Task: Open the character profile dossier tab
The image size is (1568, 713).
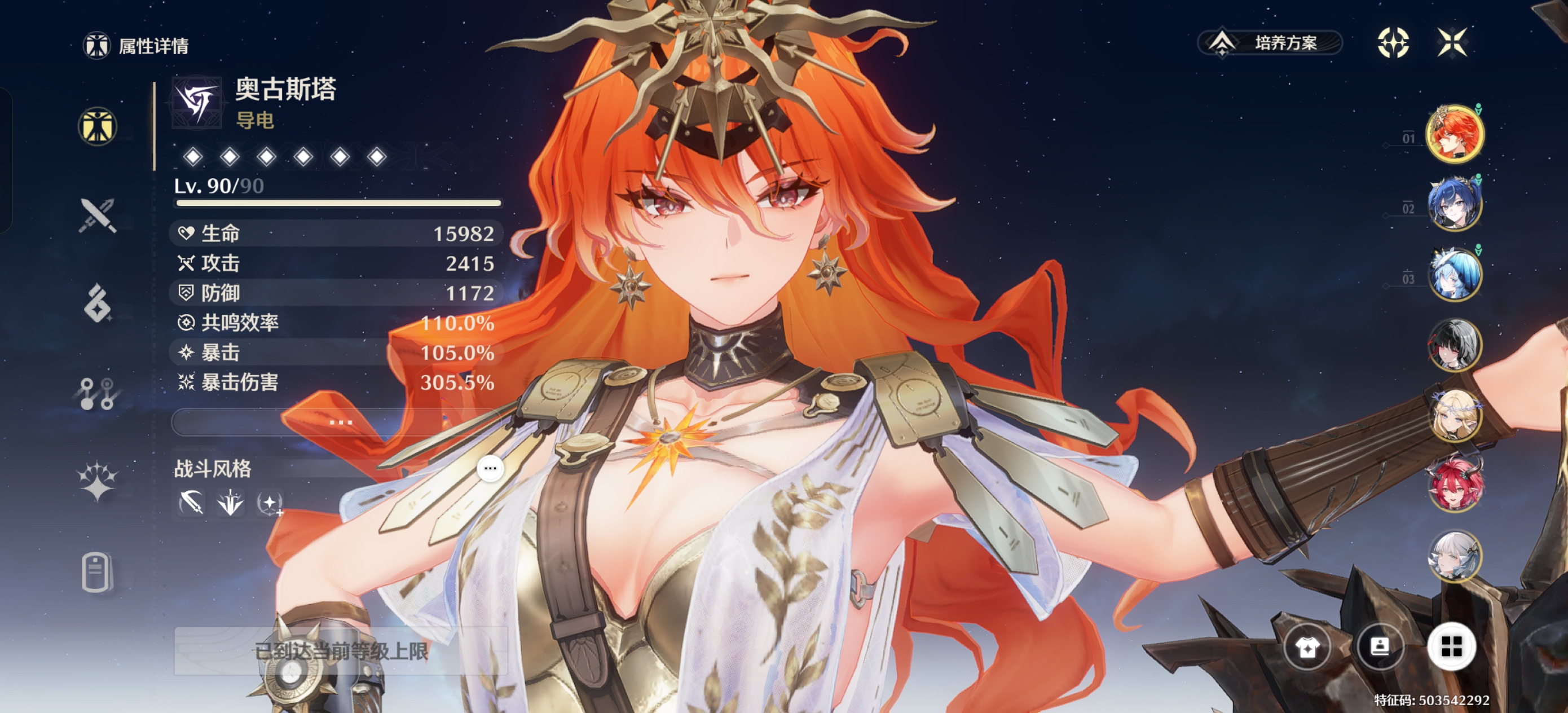Action: click(x=98, y=572)
